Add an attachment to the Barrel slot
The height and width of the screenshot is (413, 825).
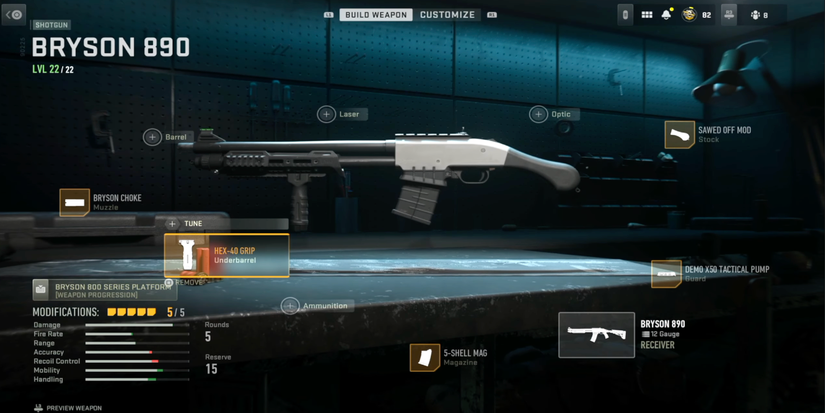[x=153, y=137]
